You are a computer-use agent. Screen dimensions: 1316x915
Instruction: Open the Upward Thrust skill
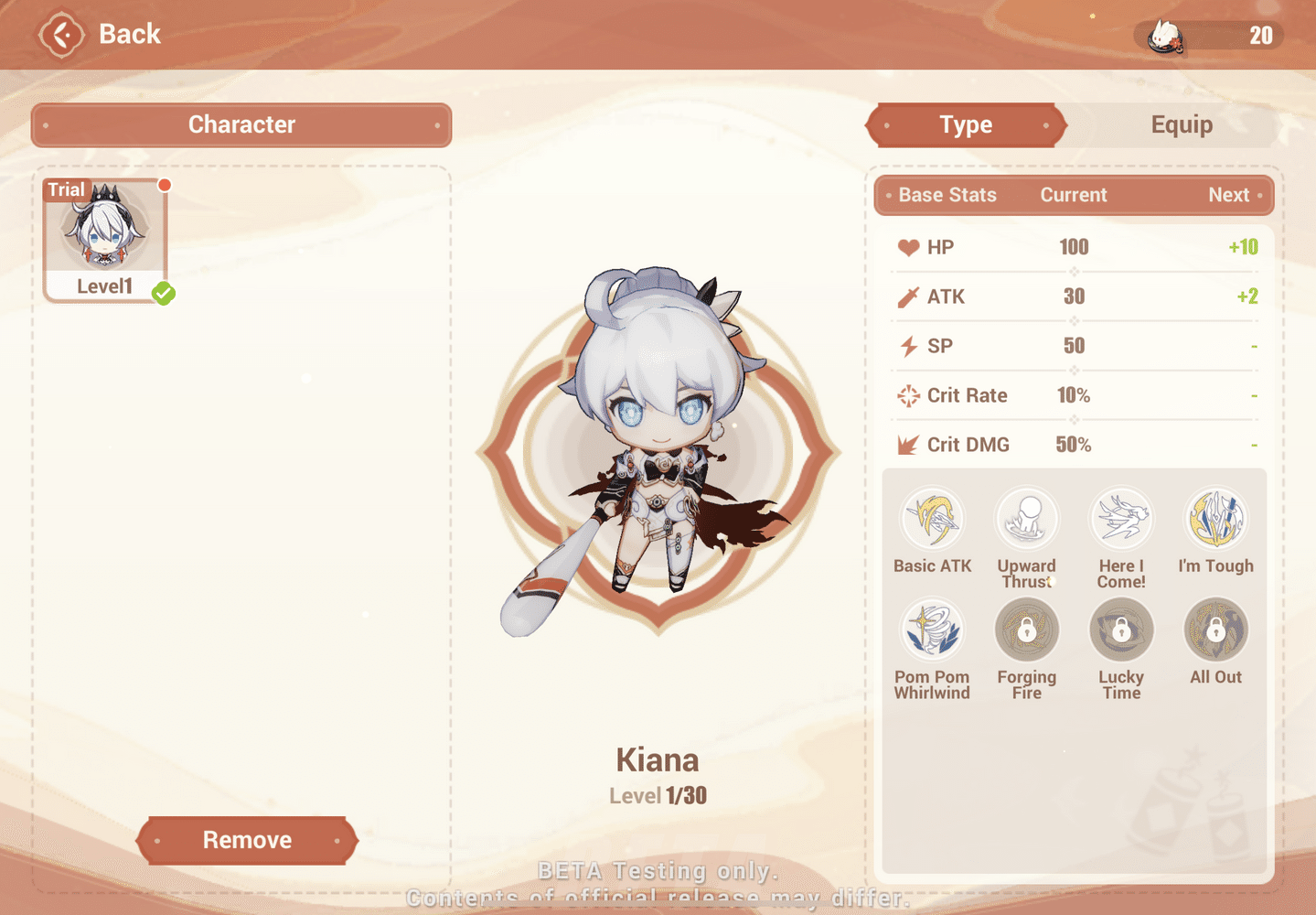tap(1026, 517)
